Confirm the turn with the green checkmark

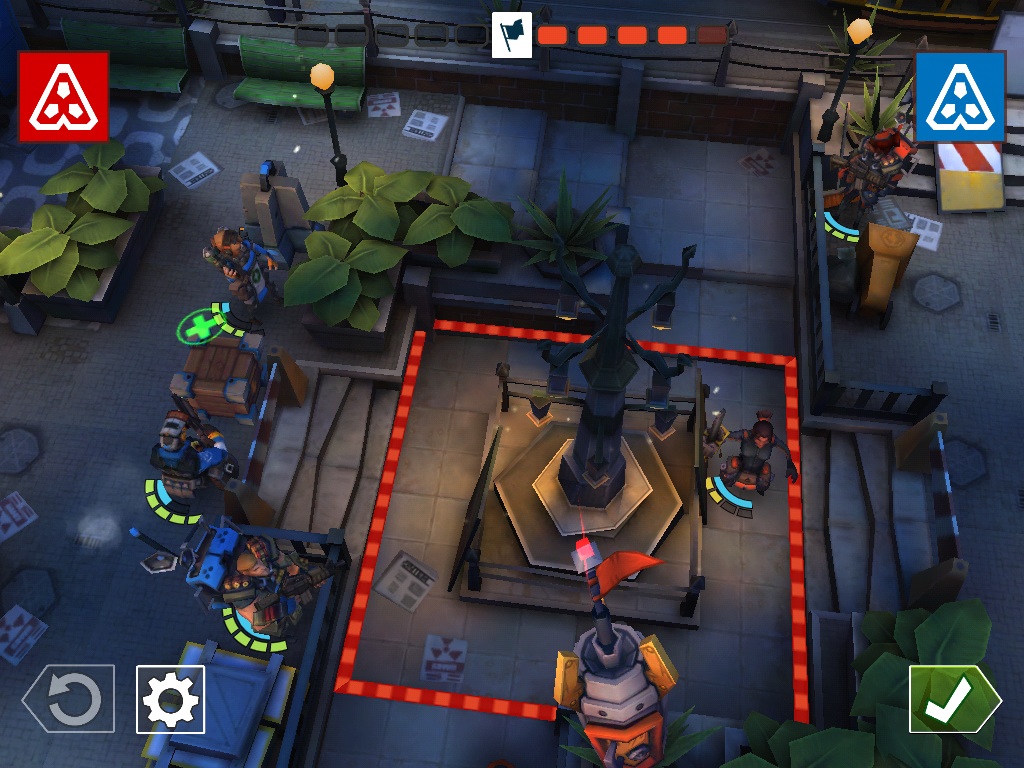[953, 699]
